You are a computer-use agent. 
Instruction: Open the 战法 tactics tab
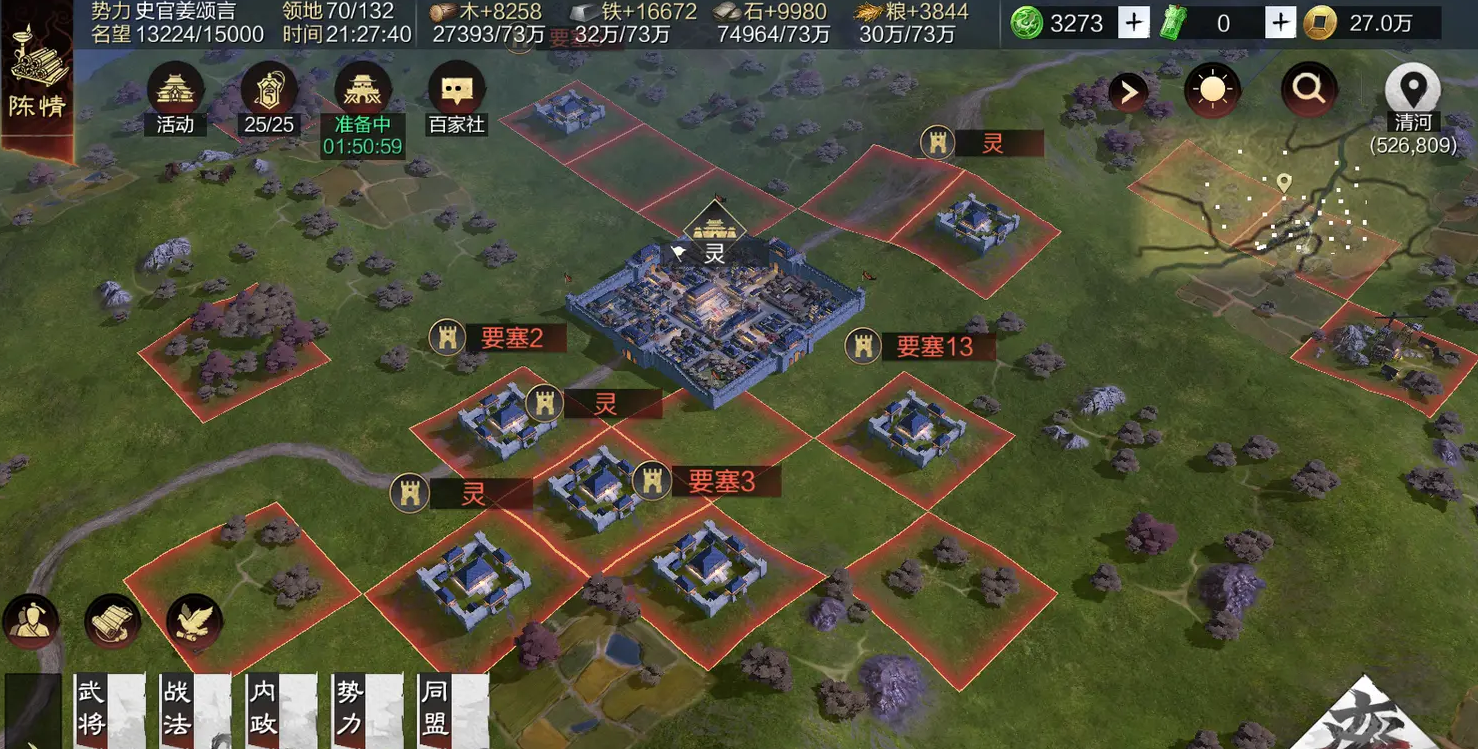tap(194, 710)
